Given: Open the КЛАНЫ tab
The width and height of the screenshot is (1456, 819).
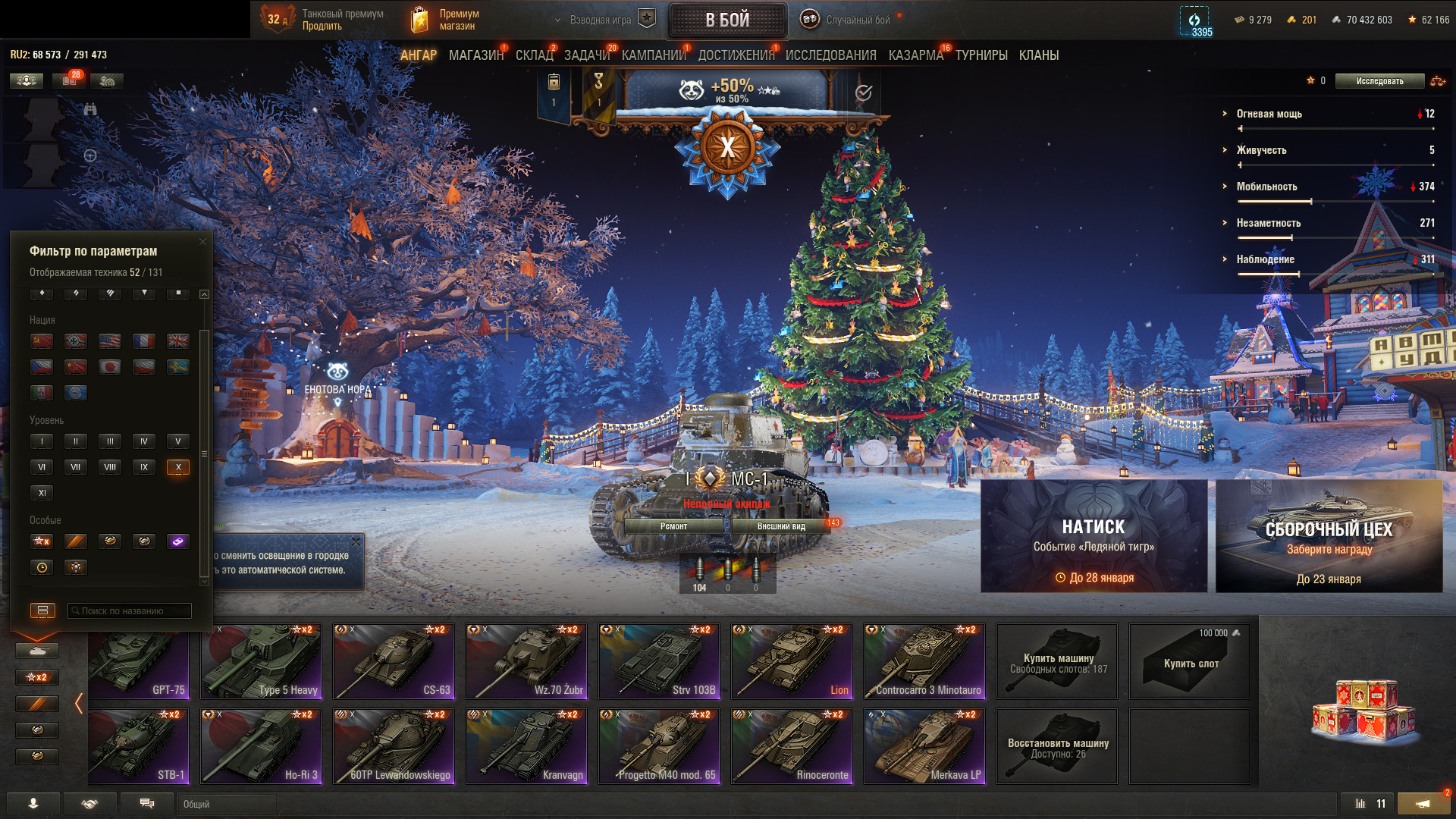Looking at the screenshot, I should pyautogui.click(x=1038, y=55).
